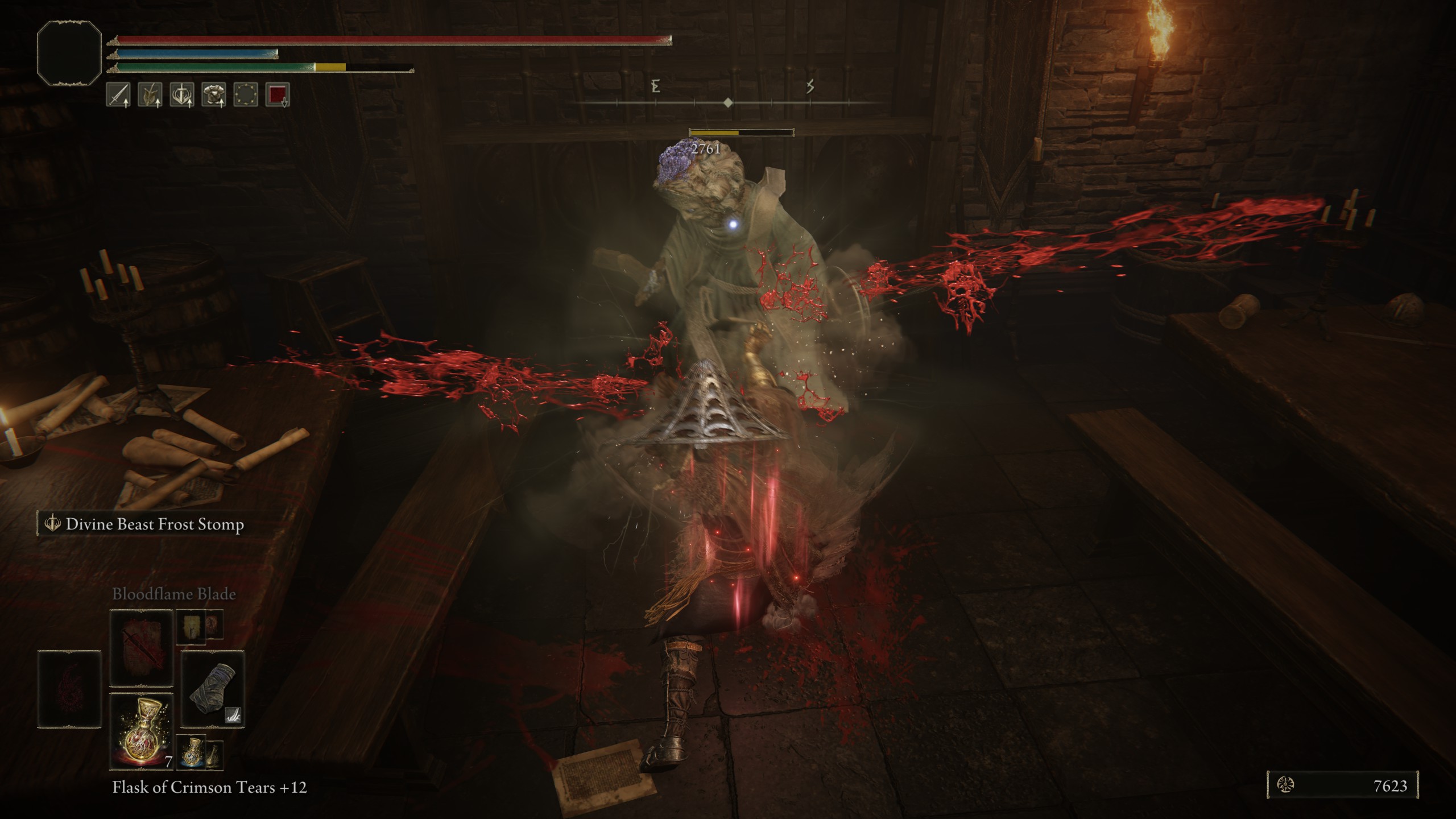Click the compass bar at top
Image resolution: width=1456 pixels, height=819 pixels.
point(728,102)
